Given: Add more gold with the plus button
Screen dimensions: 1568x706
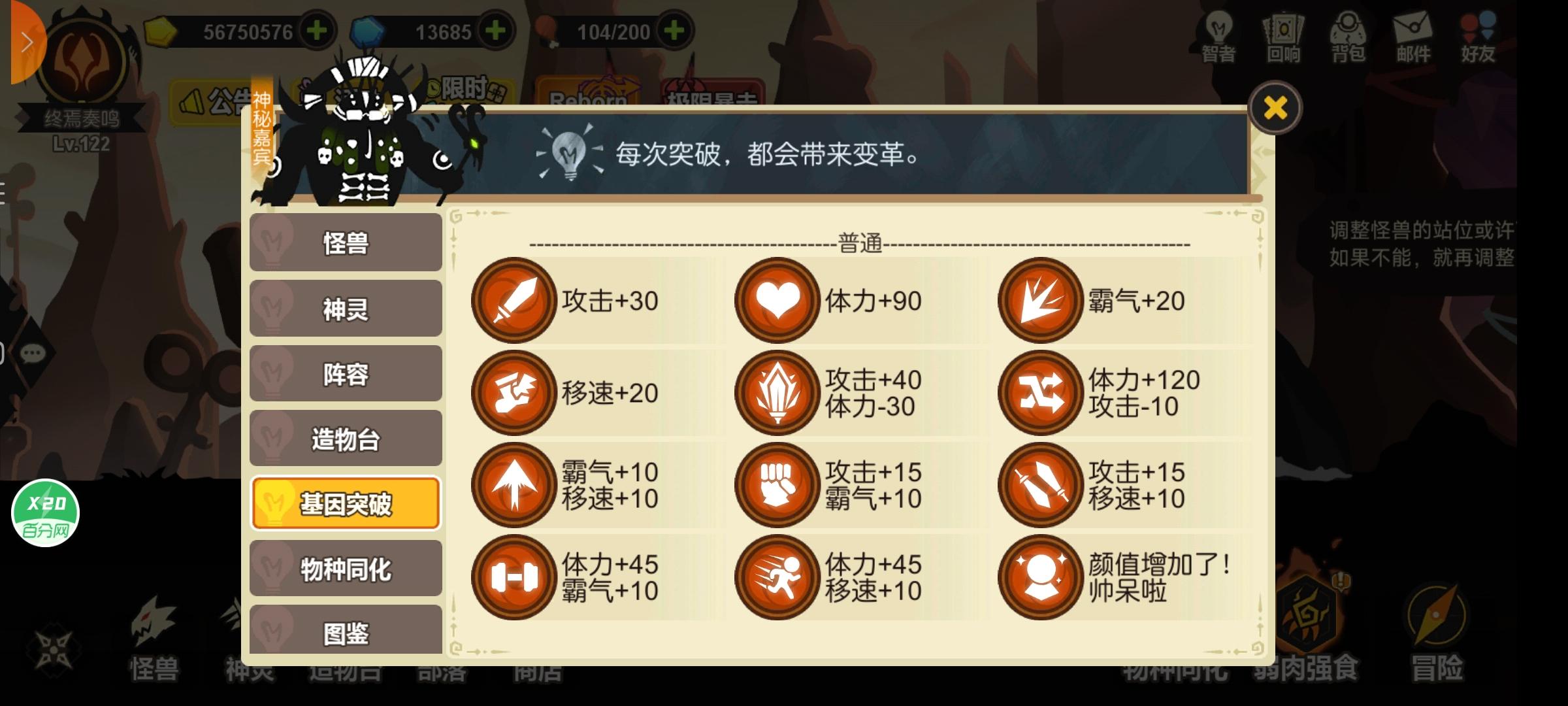Looking at the screenshot, I should [317, 31].
